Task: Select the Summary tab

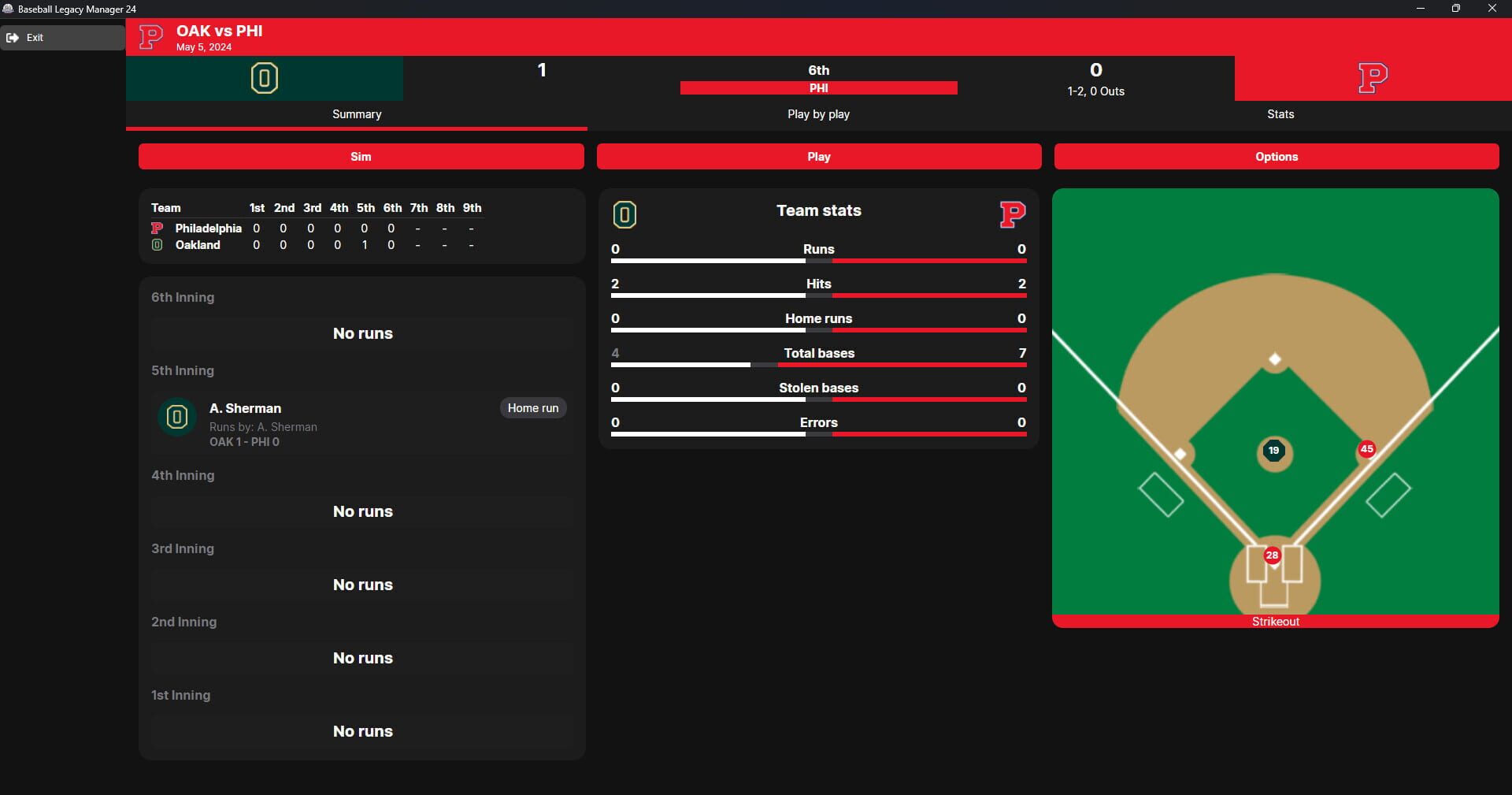Action: [356, 114]
